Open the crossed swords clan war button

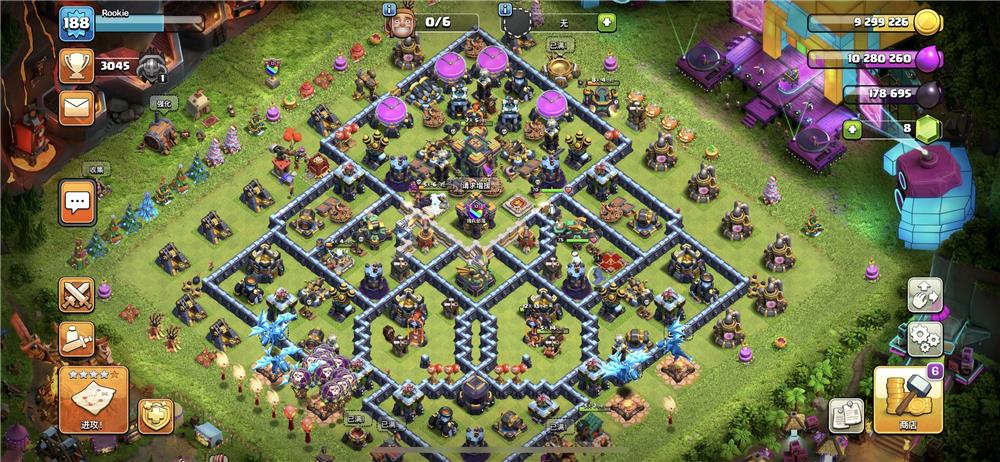coord(77,294)
